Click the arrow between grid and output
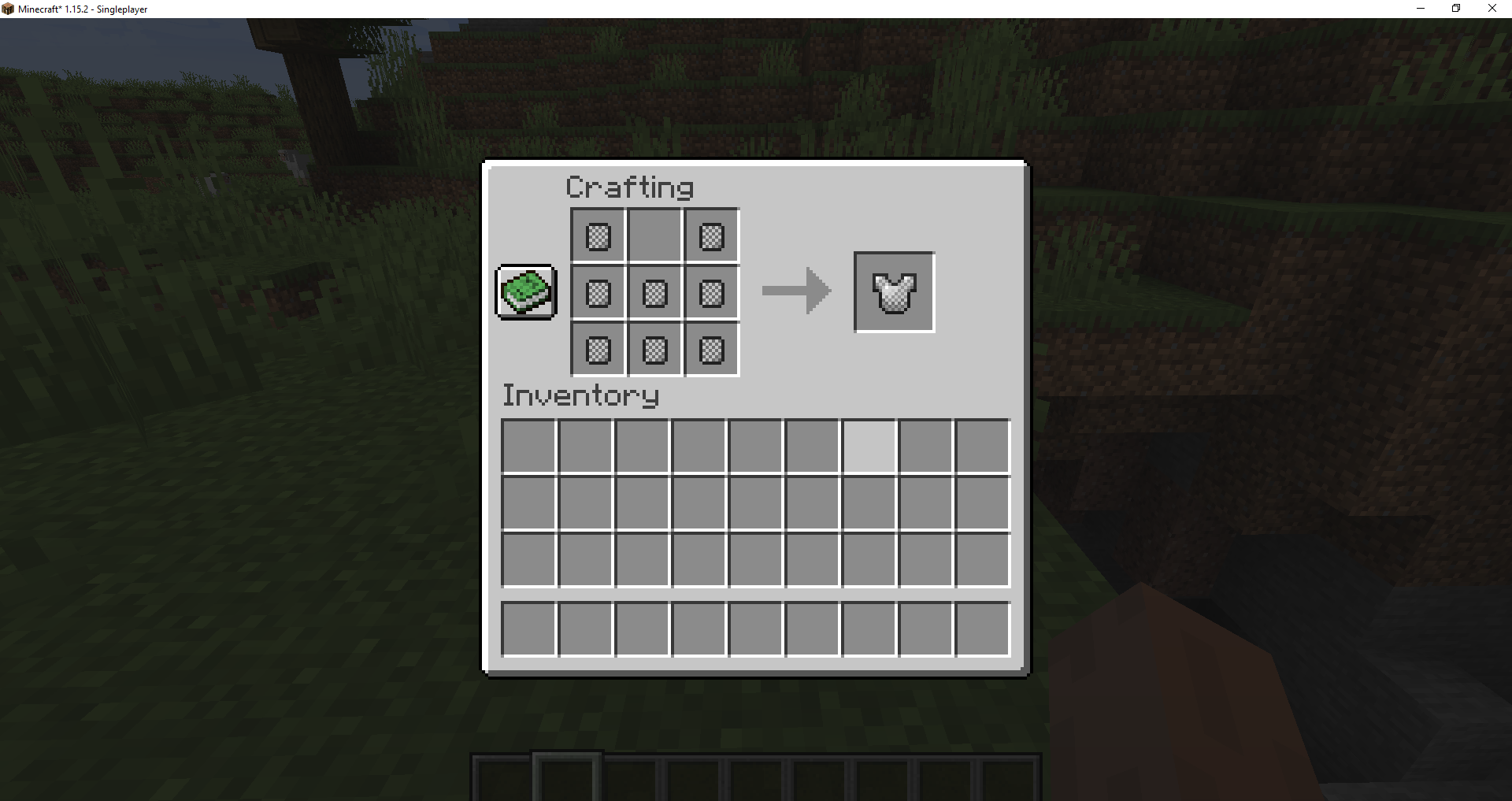Screen dimensions: 1512x801 coord(795,291)
